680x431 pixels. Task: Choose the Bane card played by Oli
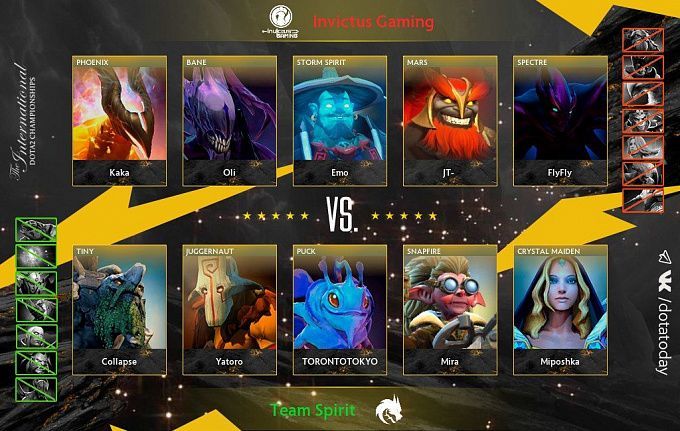(x=230, y=121)
